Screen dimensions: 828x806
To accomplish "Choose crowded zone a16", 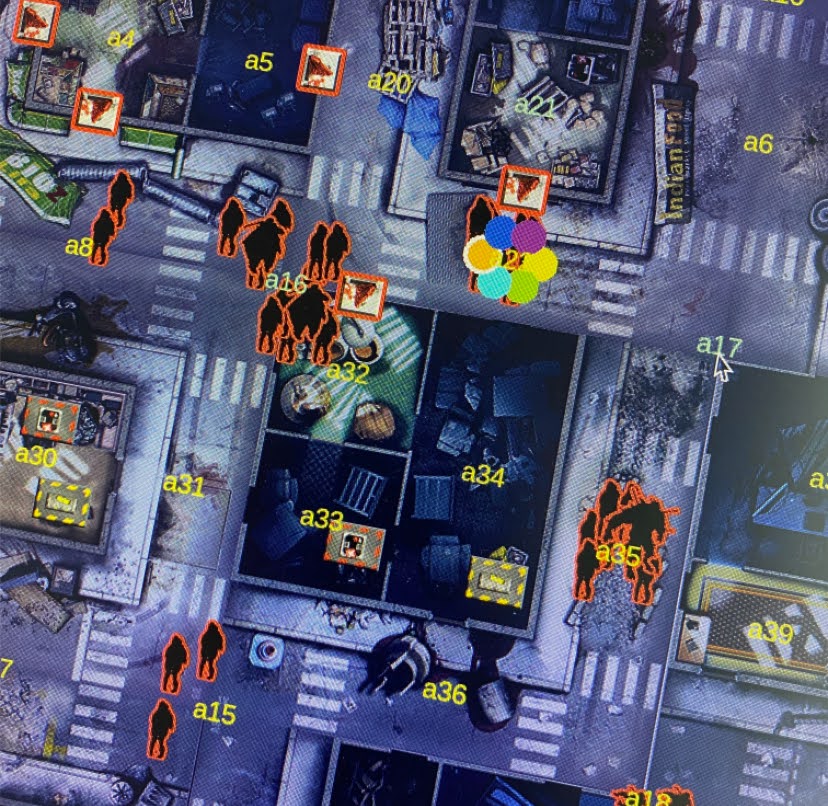I will 286,284.
